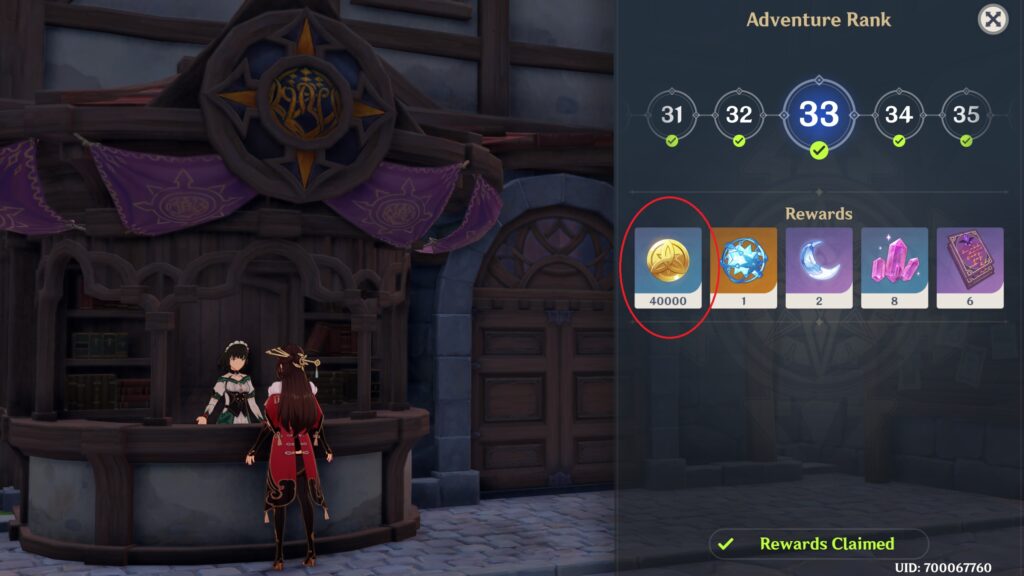Switch to Adventure Rank 32

pyautogui.click(x=738, y=115)
